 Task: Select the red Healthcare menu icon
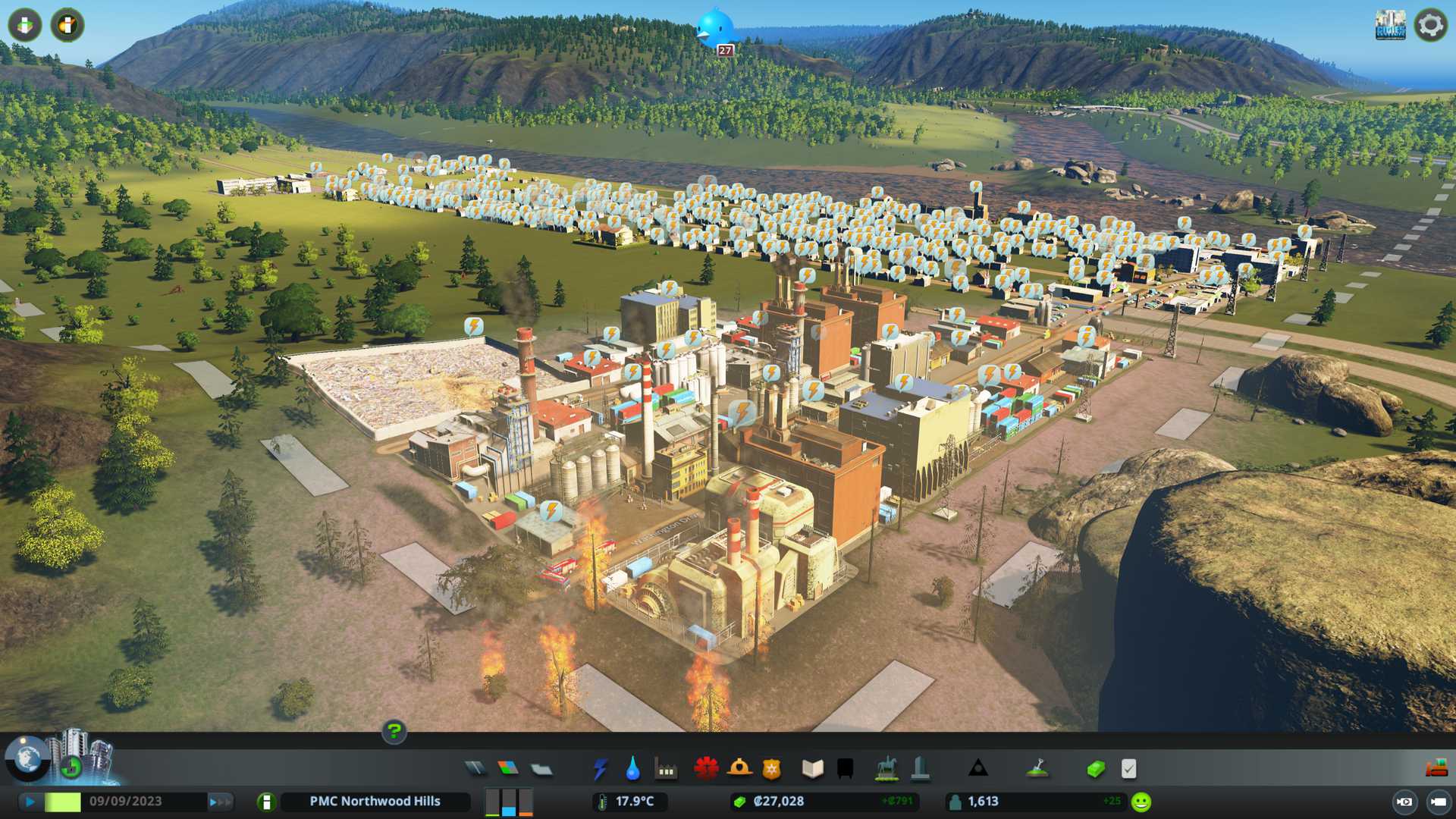tap(706, 769)
